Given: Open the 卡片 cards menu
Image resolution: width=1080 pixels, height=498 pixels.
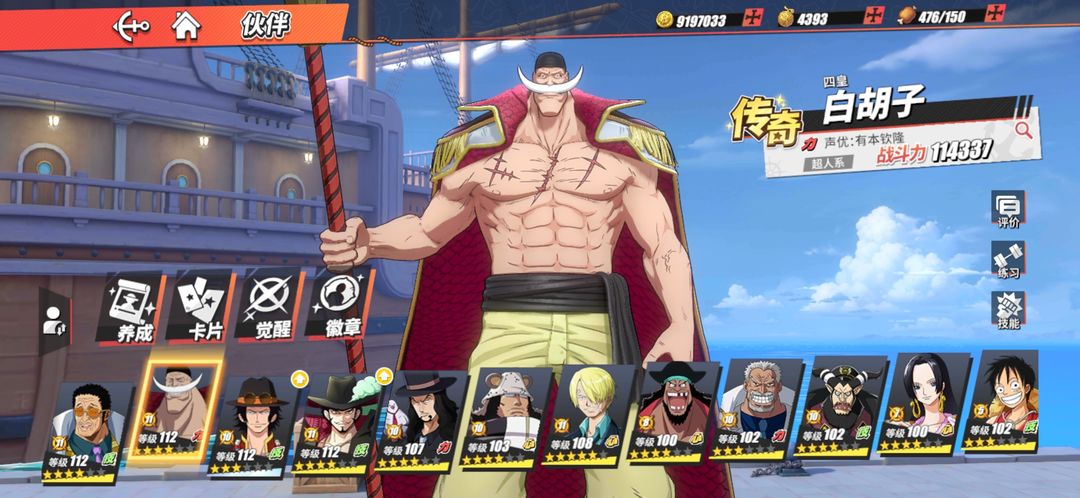Looking at the screenshot, I should pyautogui.click(x=202, y=305).
